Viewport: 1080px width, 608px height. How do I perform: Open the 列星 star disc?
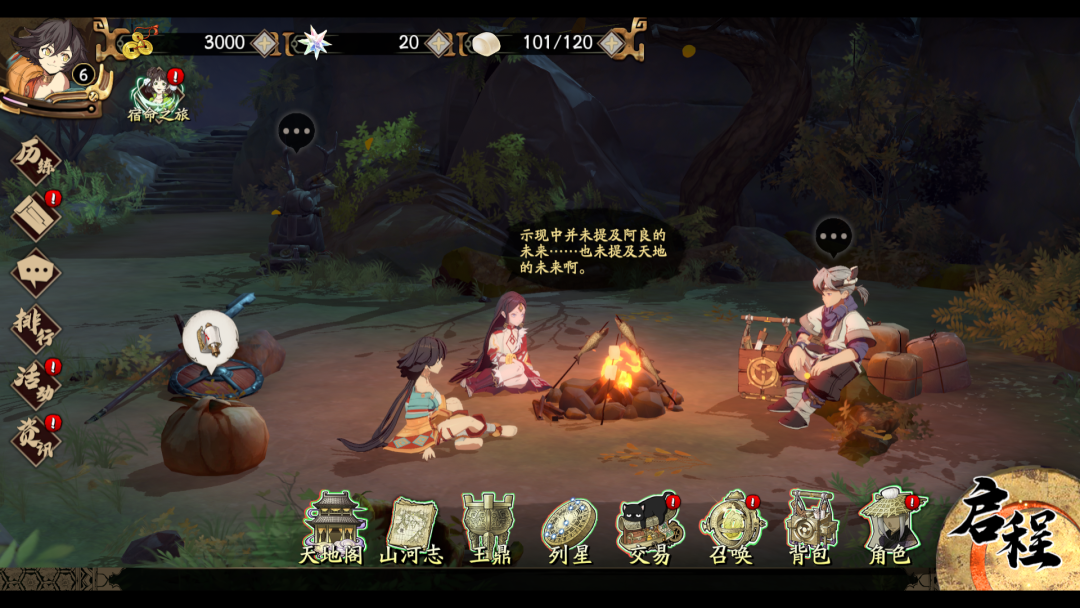[x=569, y=527]
